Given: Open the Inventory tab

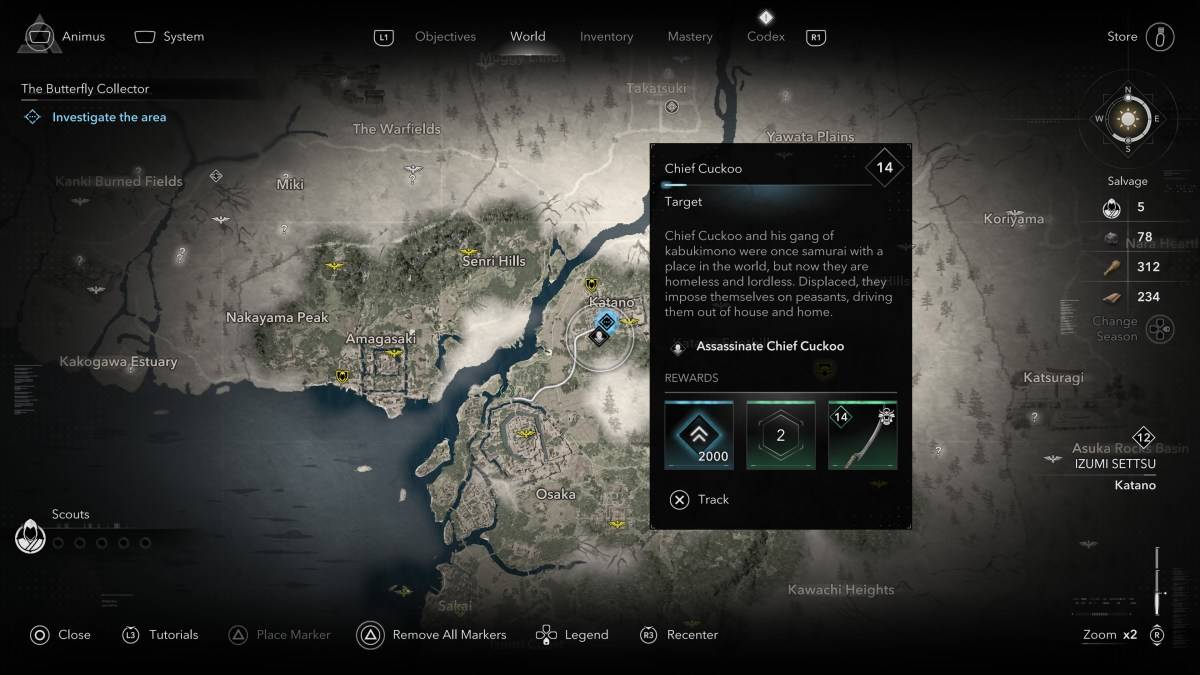Looking at the screenshot, I should (x=606, y=37).
